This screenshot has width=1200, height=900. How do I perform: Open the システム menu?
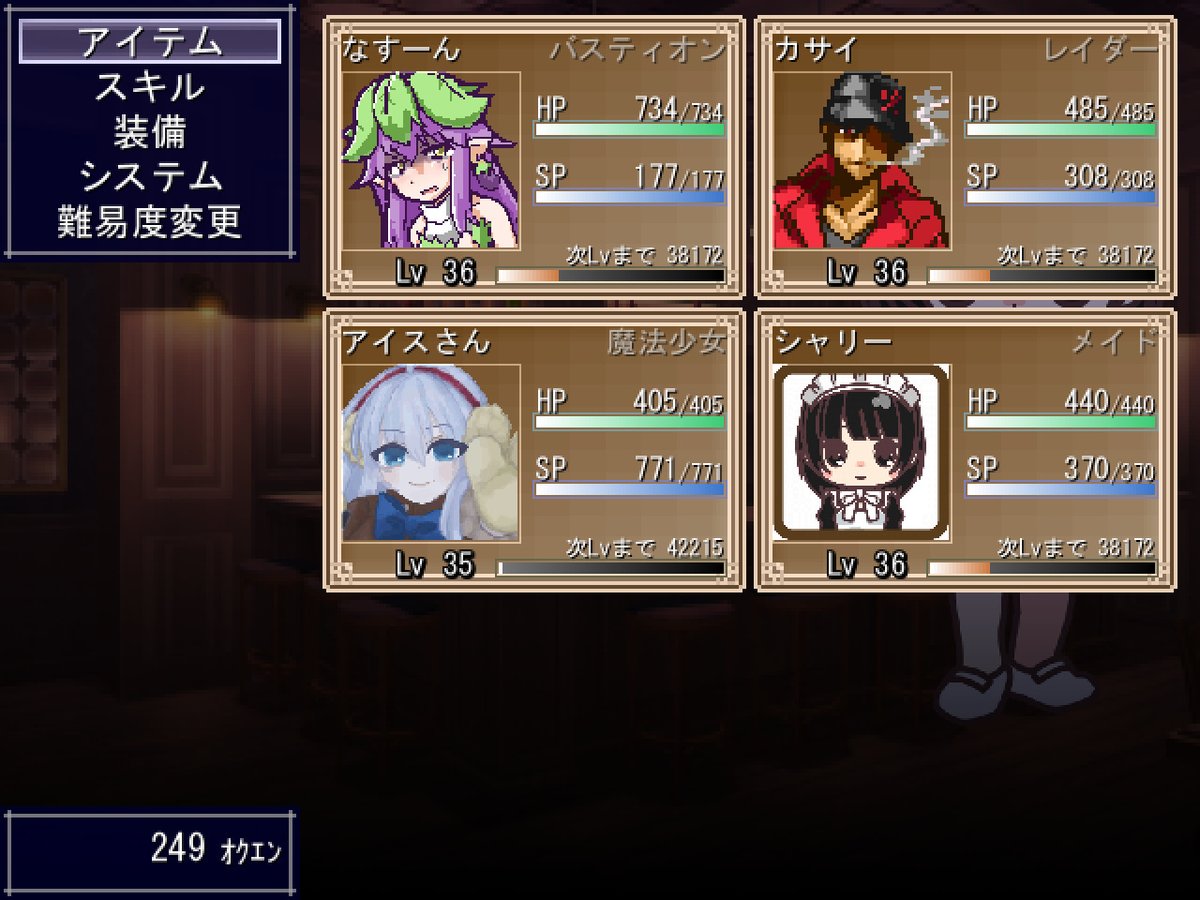pyautogui.click(x=150, y=177)
